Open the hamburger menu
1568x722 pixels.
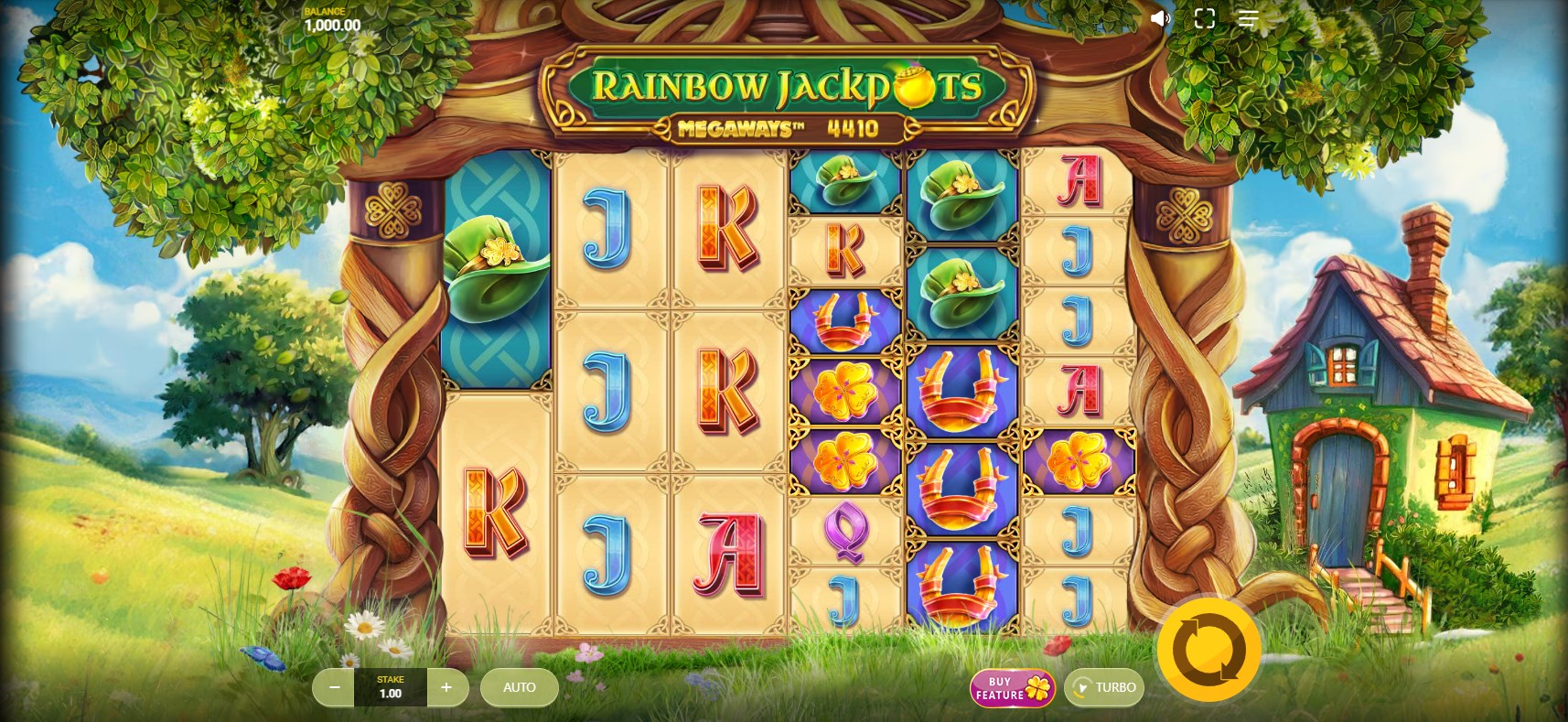click(x=1248, y=18)
